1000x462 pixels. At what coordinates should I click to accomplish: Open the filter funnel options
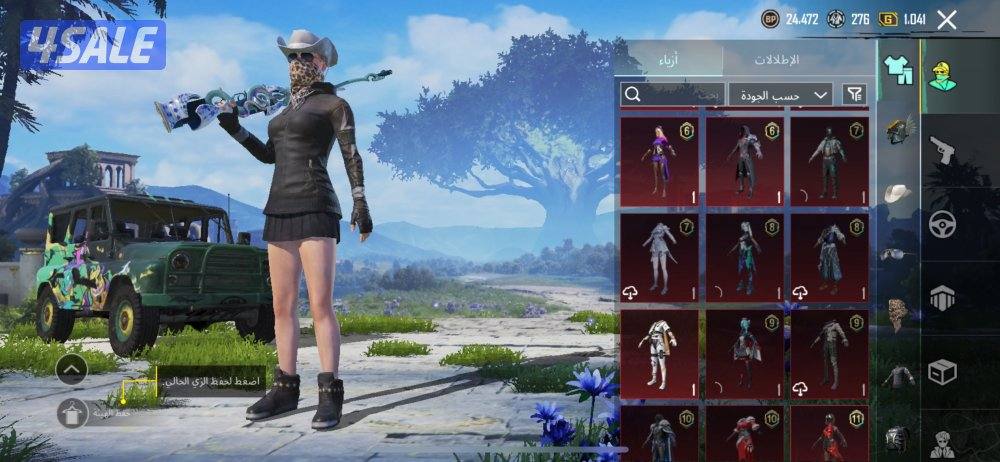pos(855,95)
